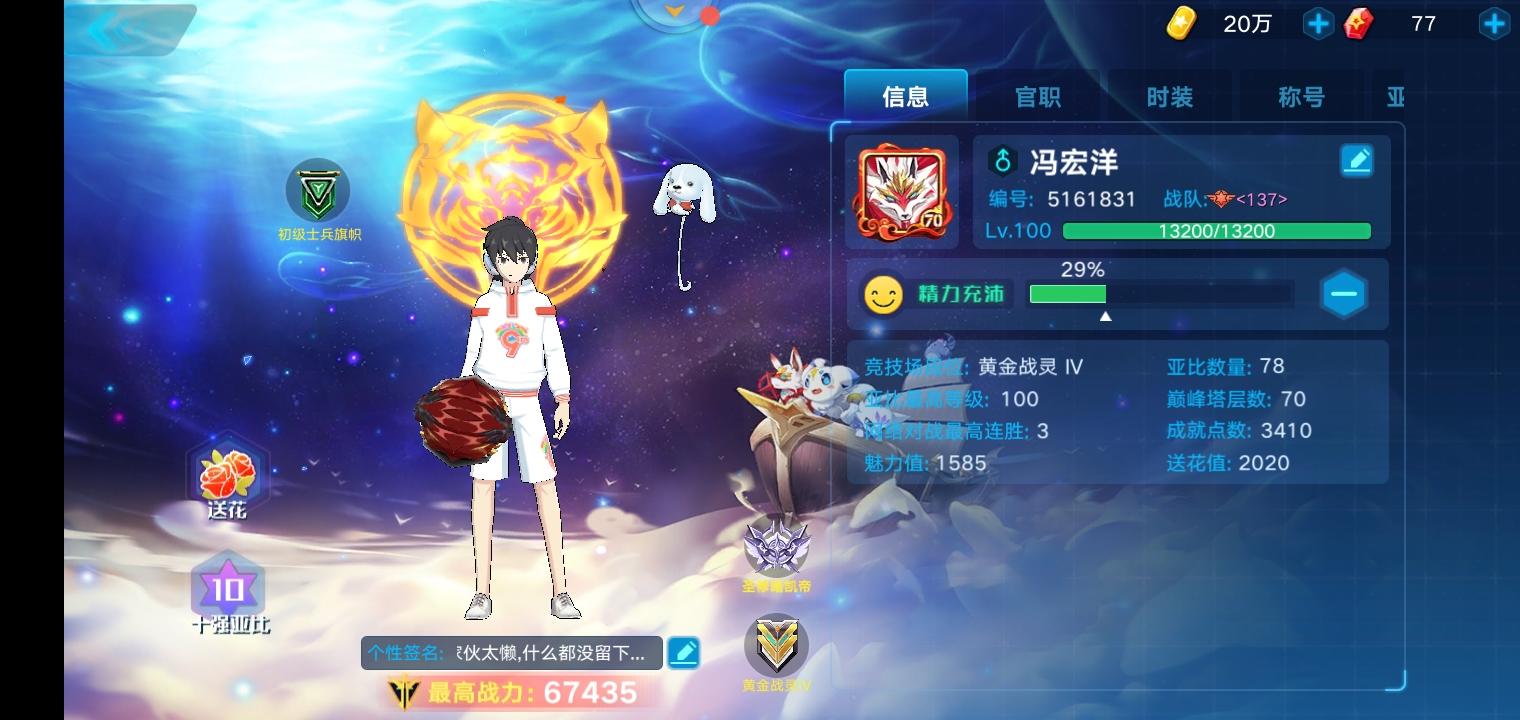Click the pencil icon beside 个性签名
The width and height of the screenshot is (1520, 720).
[x=683, y=652]
